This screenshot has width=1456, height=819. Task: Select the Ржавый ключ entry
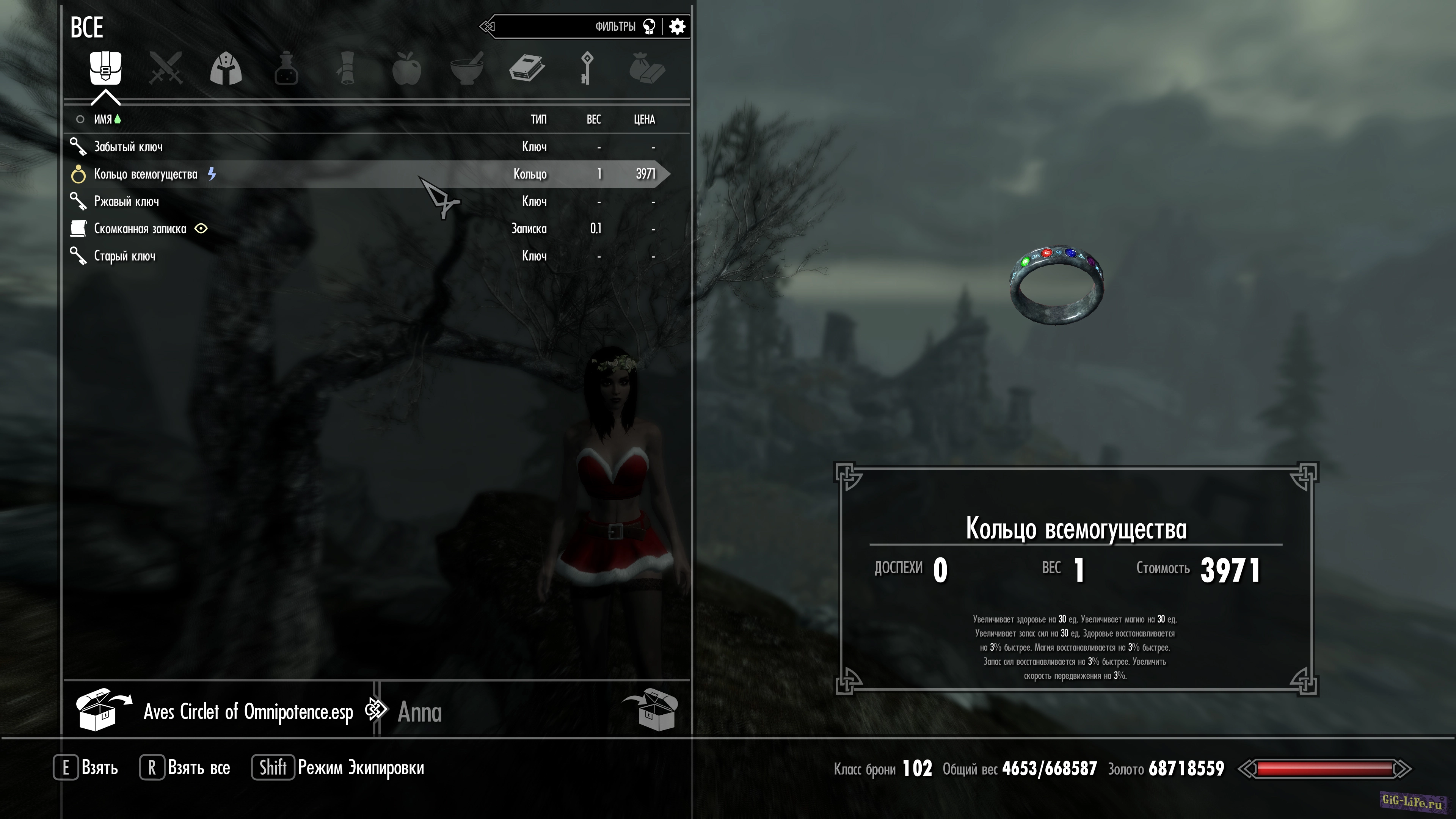[127, 202]
